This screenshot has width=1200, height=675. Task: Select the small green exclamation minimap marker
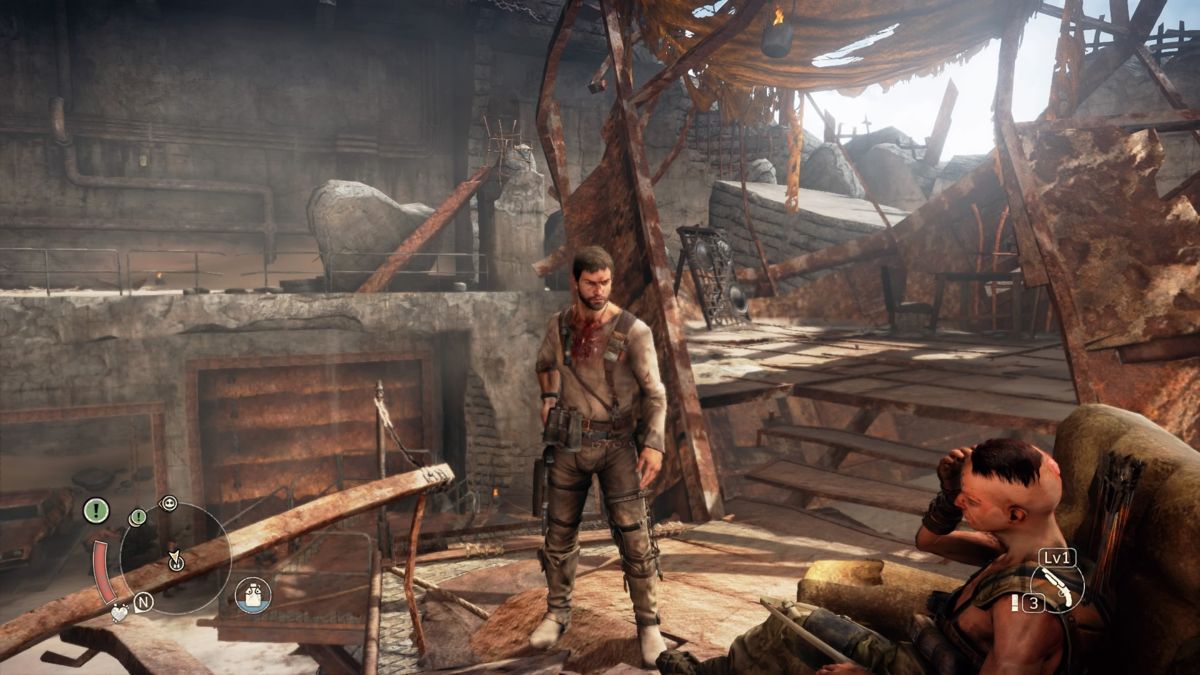(137, 517)
